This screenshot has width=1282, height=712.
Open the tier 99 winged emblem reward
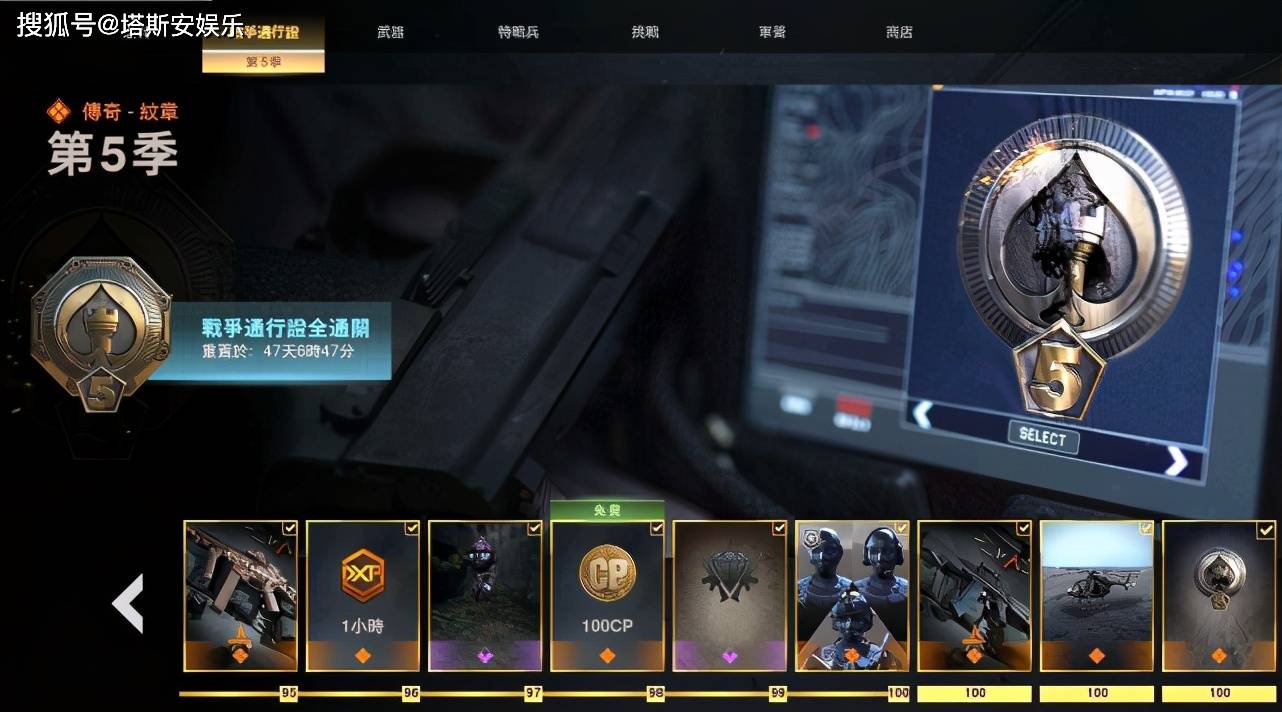point(729,596)
